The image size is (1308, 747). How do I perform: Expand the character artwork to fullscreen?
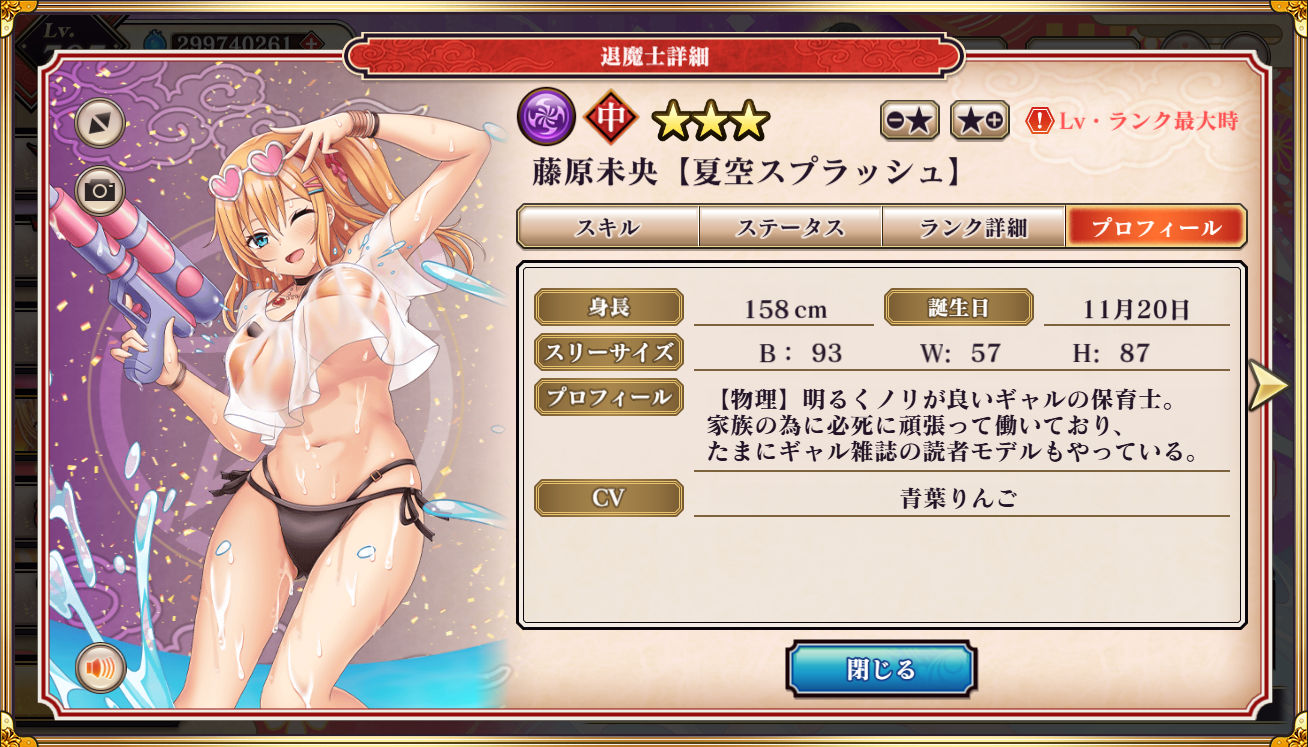pos(99,123)
